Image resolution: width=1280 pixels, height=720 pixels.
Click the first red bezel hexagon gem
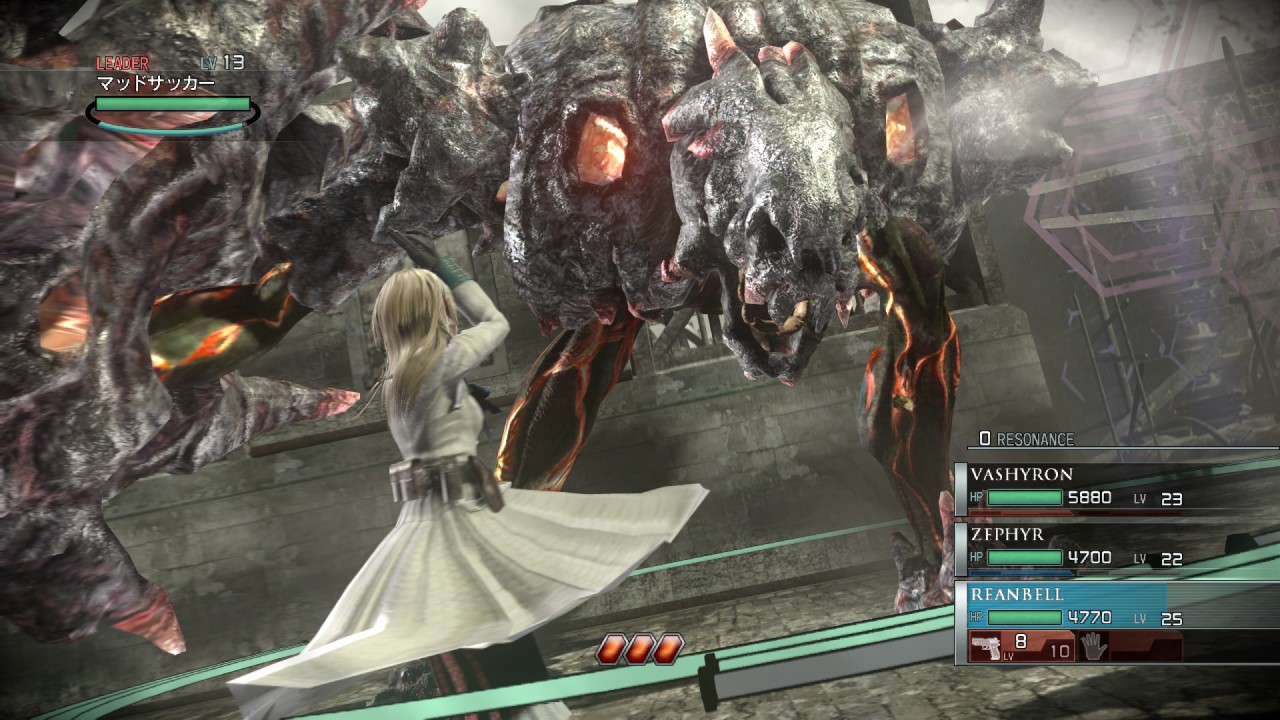pos(610,647)
